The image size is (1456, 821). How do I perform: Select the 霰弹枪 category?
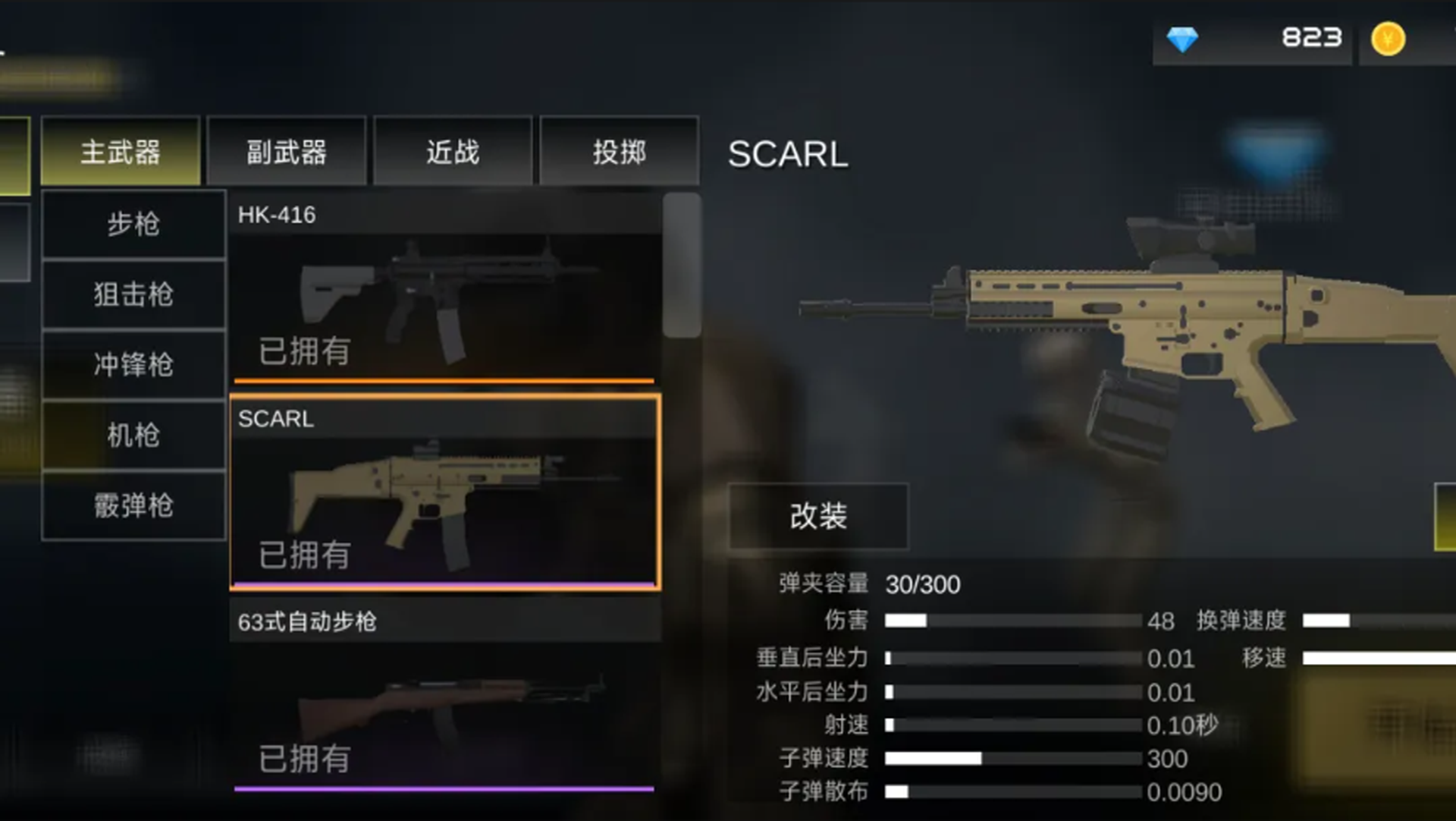pos(133,506)
